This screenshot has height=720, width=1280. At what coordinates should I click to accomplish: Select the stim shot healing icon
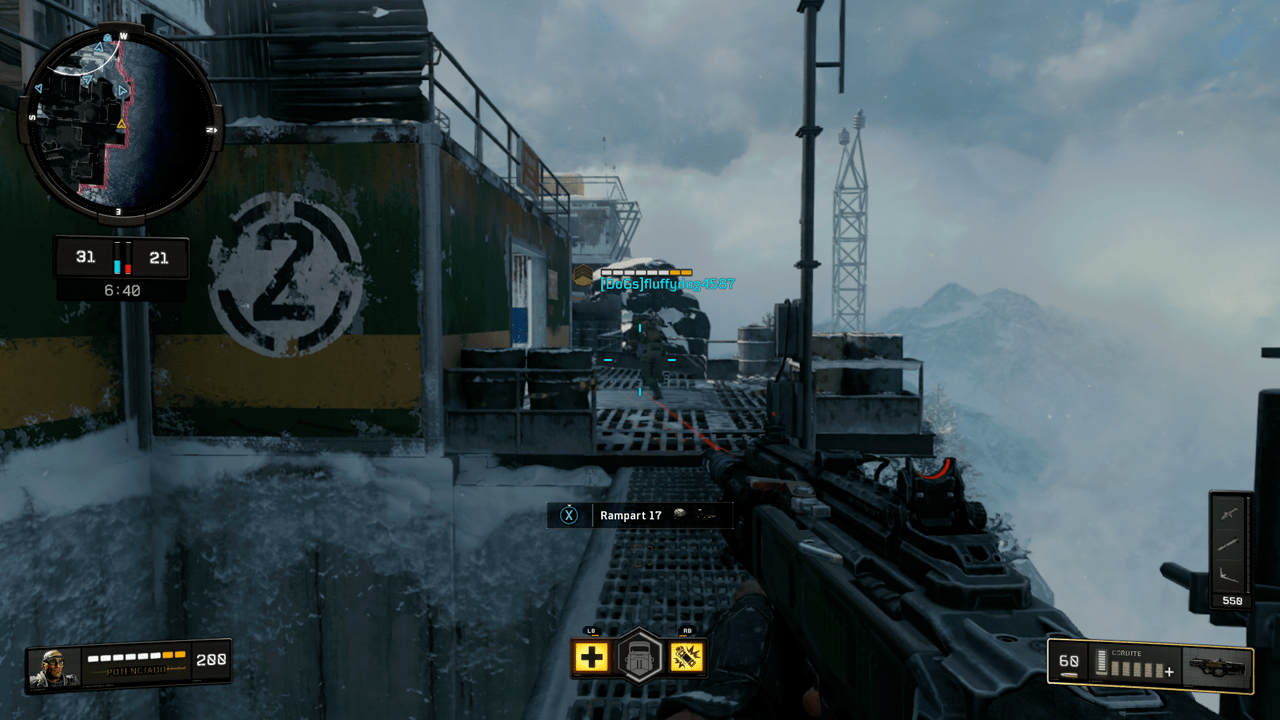(x=594, y=658)
